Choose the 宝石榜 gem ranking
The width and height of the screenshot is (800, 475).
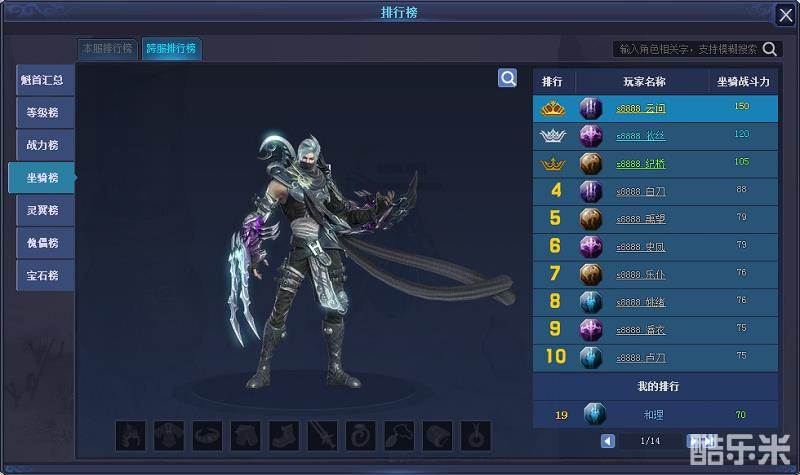42,275
